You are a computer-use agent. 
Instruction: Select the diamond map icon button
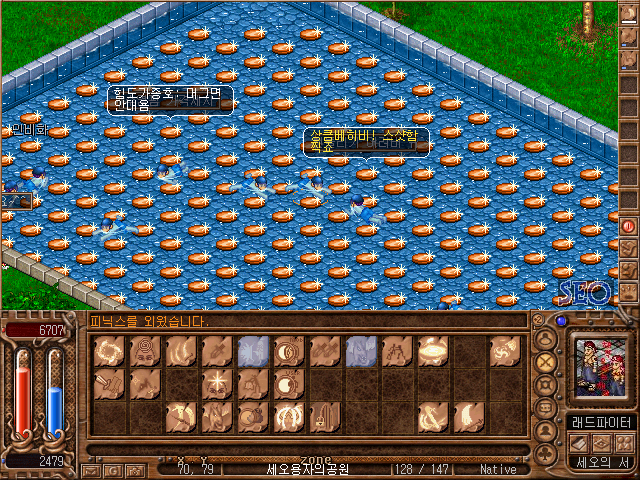(603, 443)
